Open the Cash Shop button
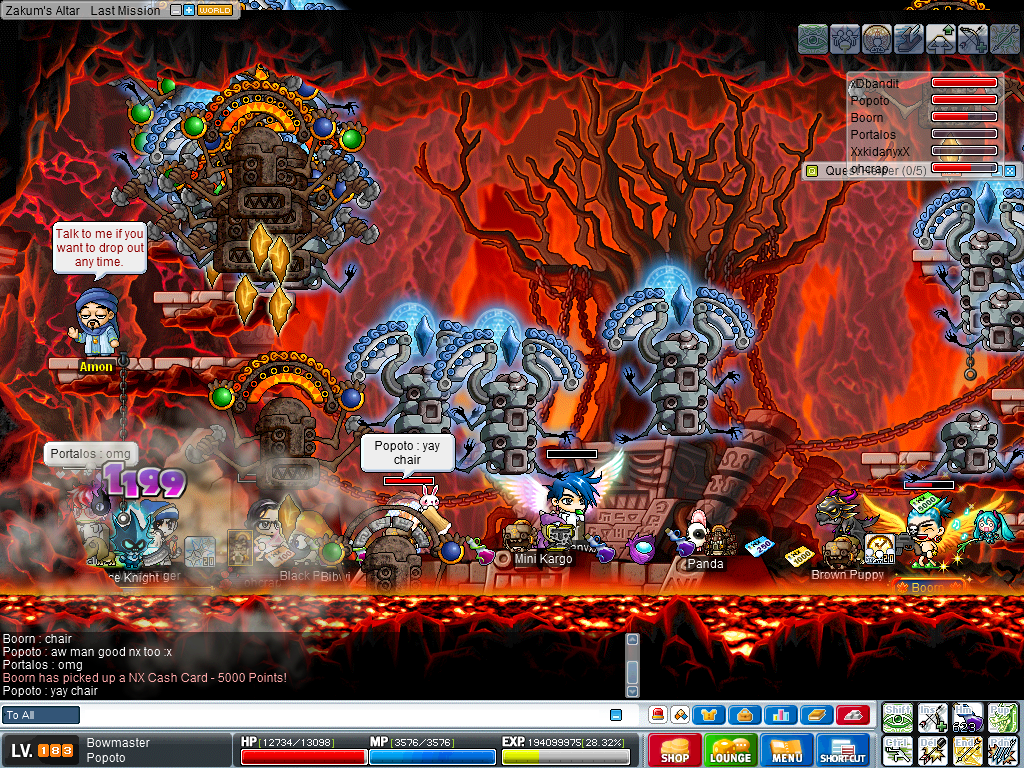The width and height of the screenshot is (1024, 768). click(x=674, y=750)
